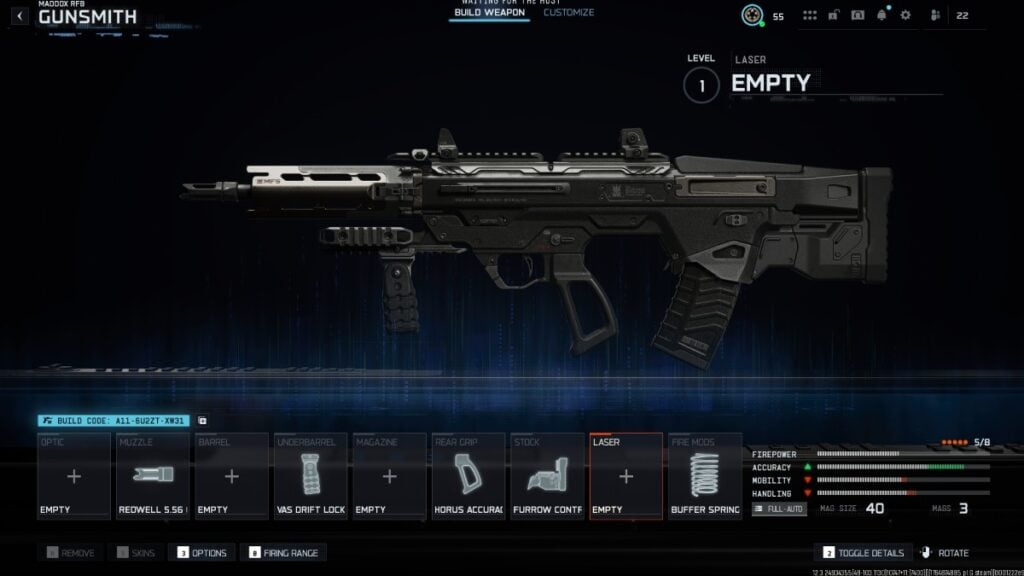
Task: Open the grid menu icon in the header
Action: 810,16
